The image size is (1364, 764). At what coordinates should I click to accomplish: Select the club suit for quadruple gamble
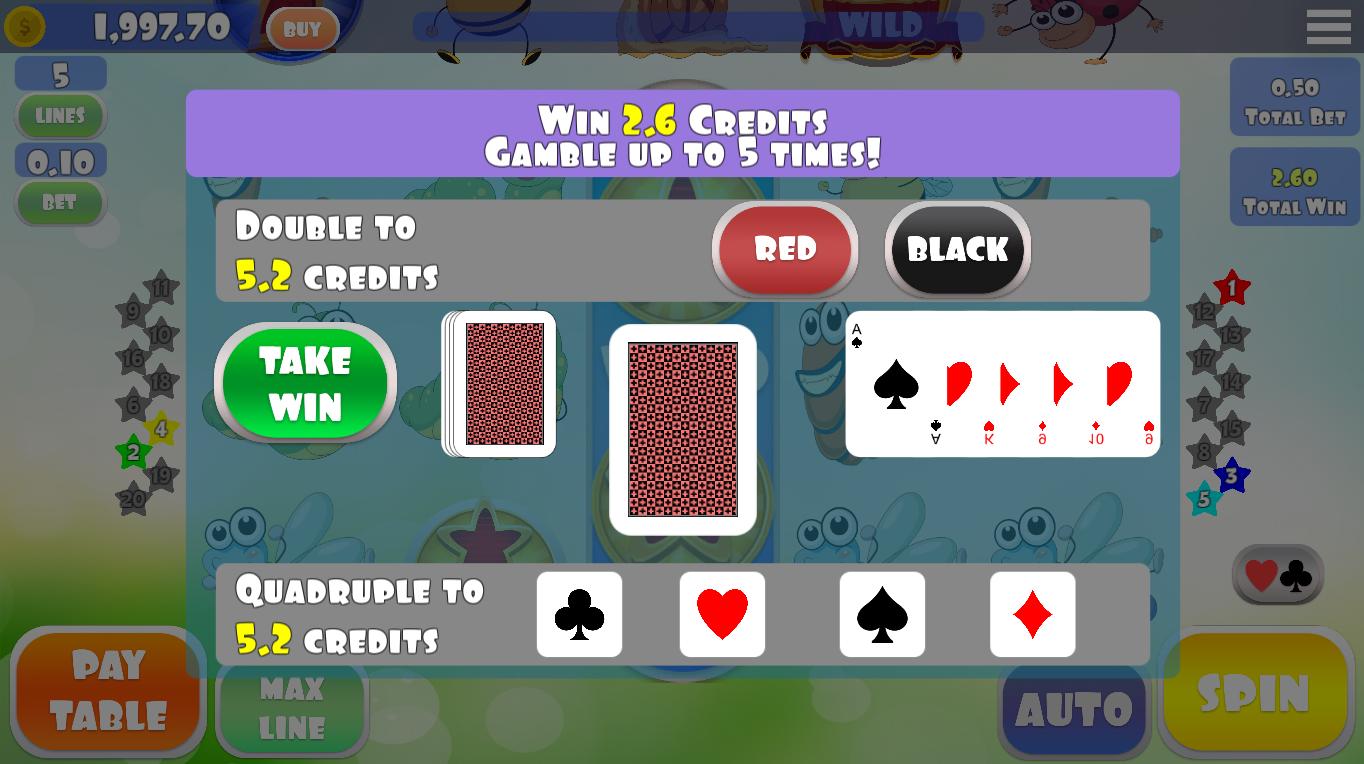579,614
